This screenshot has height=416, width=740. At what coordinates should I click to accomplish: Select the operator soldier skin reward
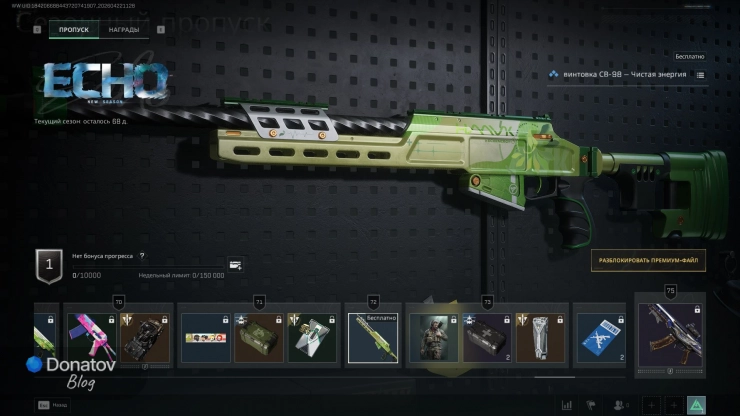click(x=432, y=338)
